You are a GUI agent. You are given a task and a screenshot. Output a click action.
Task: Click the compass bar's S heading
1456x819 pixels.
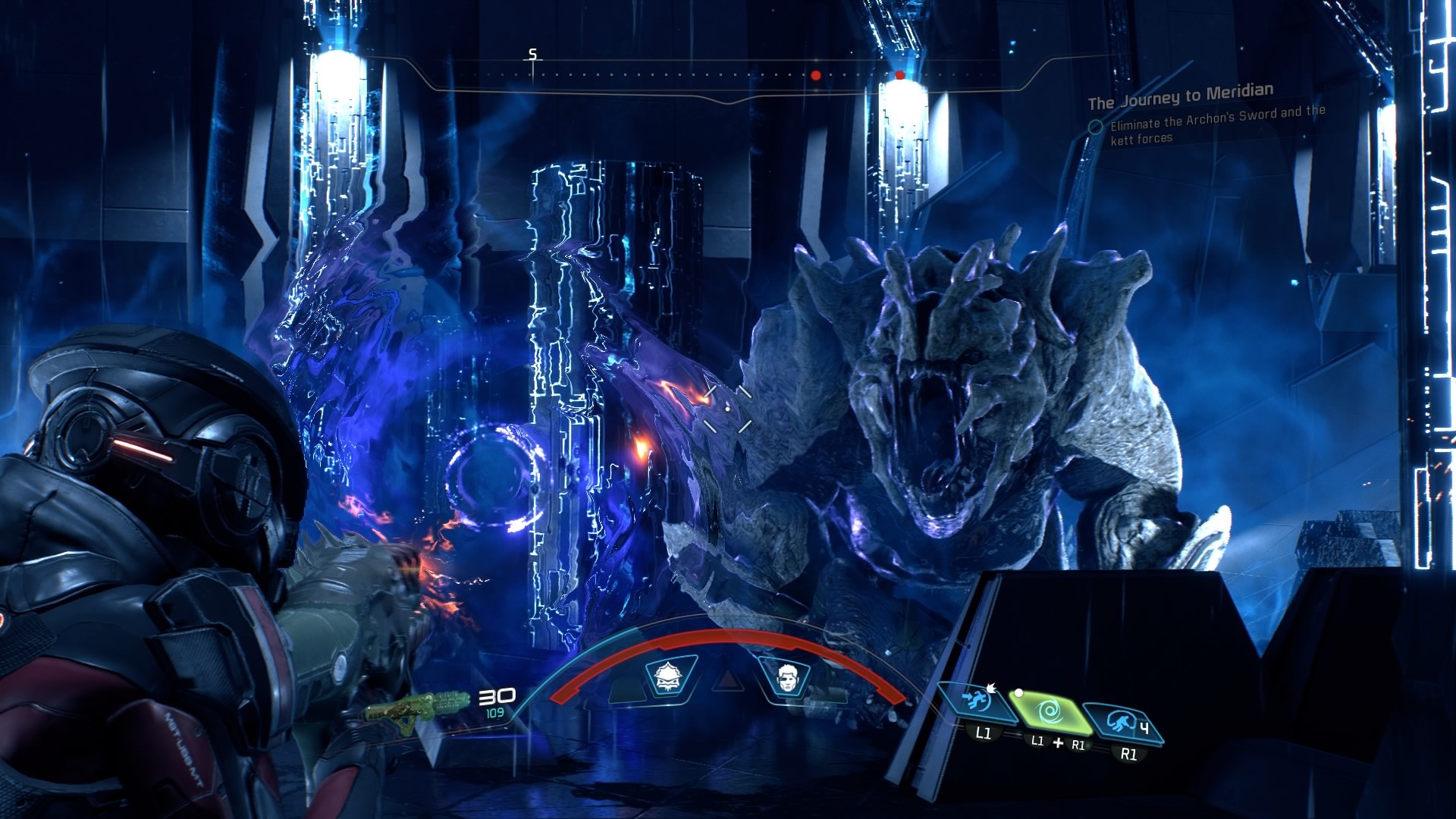tap(532, 55)
